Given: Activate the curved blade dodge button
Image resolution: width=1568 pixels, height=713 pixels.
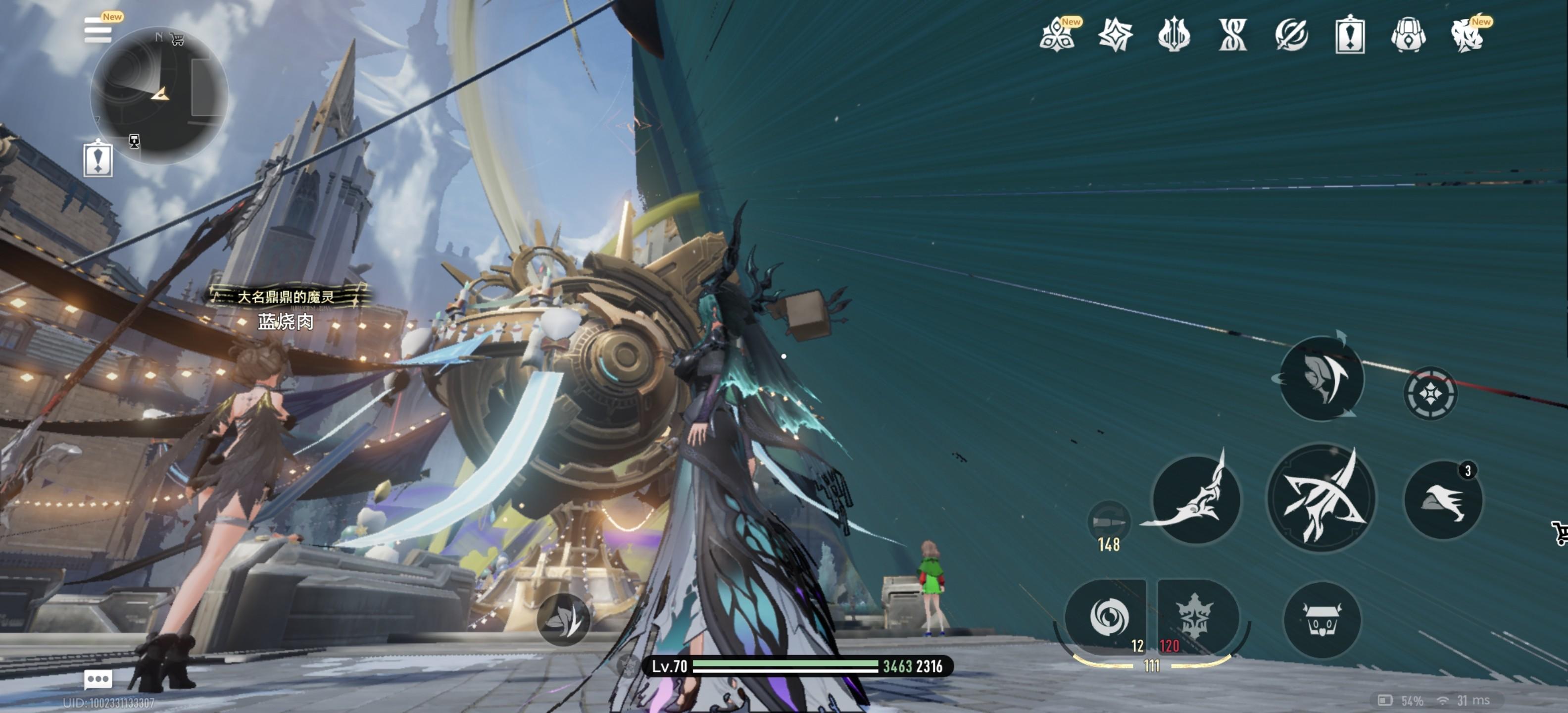Looking at the screenshot, I should coord(1322,379).
